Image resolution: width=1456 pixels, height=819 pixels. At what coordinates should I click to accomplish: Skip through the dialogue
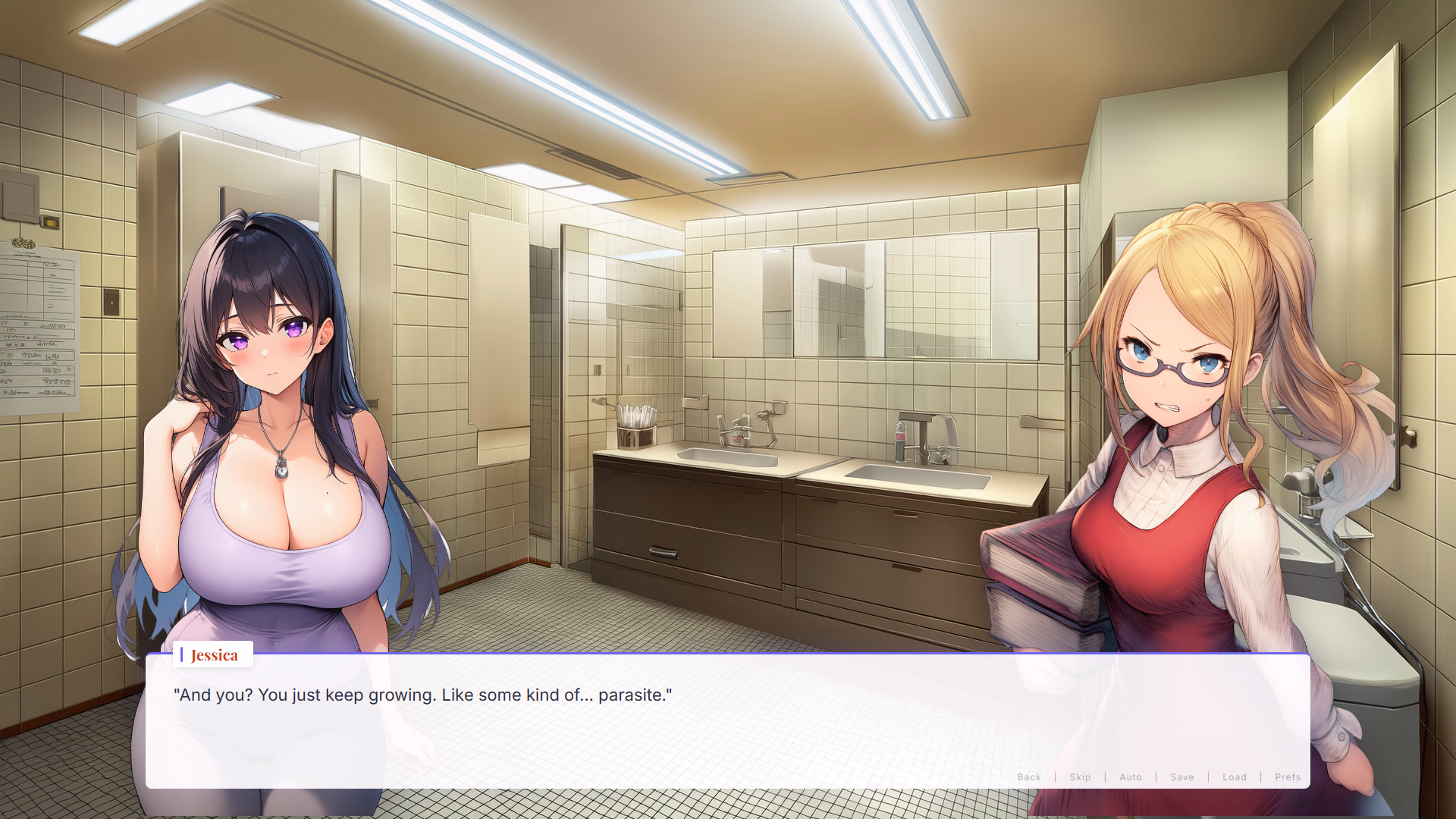click(1080, 777)
